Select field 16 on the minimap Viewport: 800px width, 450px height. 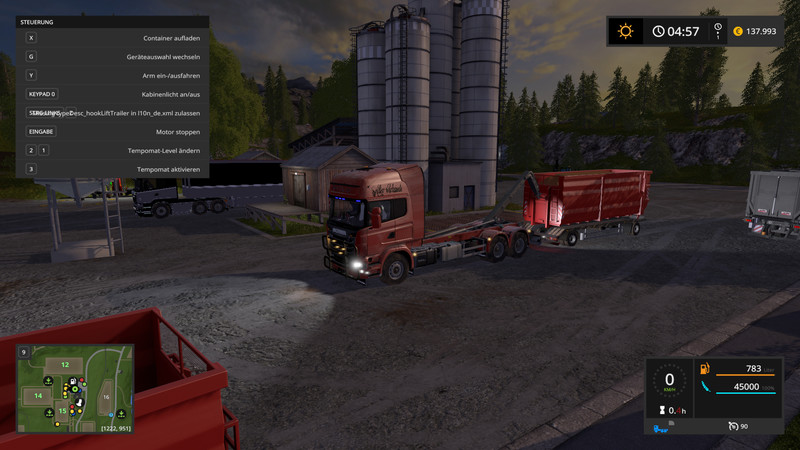tap(106, 397)
